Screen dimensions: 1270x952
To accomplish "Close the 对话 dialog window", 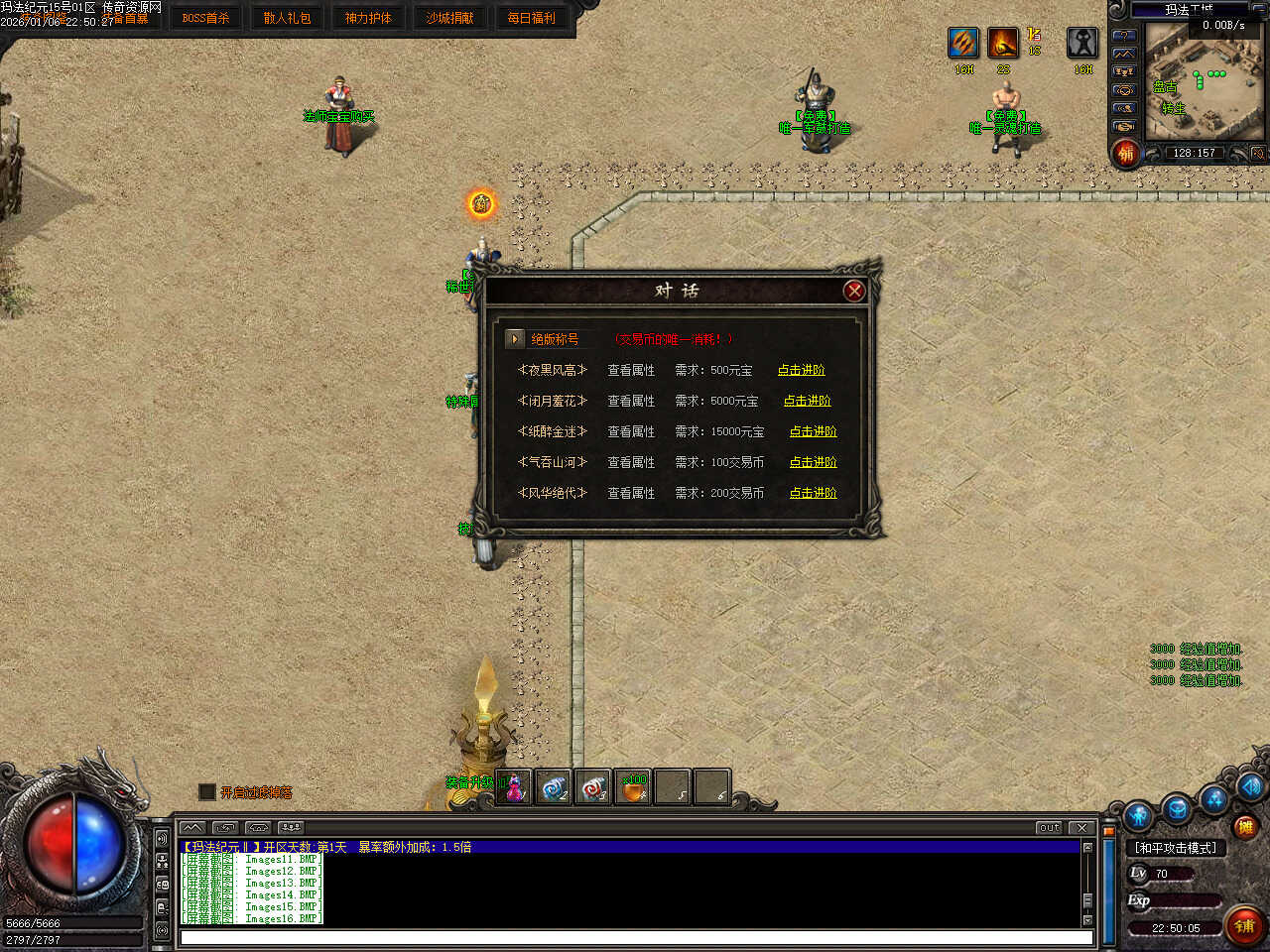I will (853, 291).
